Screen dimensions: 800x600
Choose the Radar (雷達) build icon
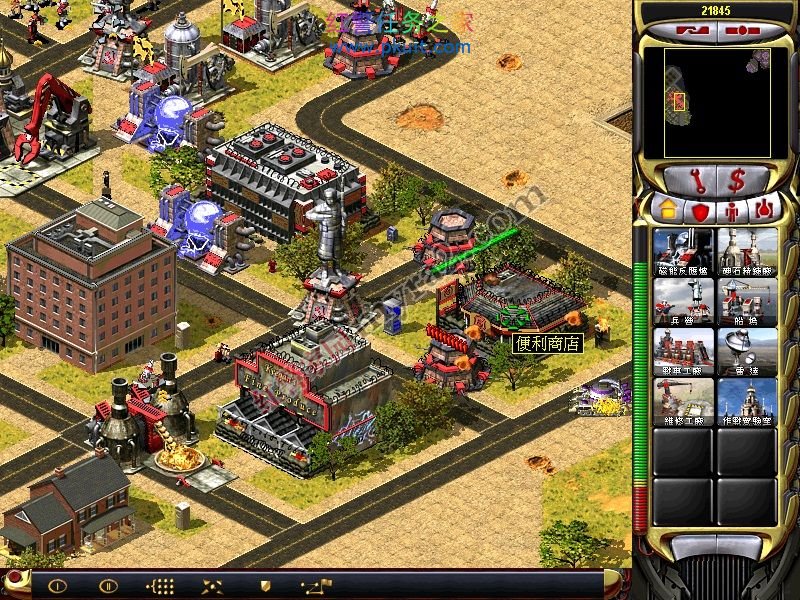(747, 352)
